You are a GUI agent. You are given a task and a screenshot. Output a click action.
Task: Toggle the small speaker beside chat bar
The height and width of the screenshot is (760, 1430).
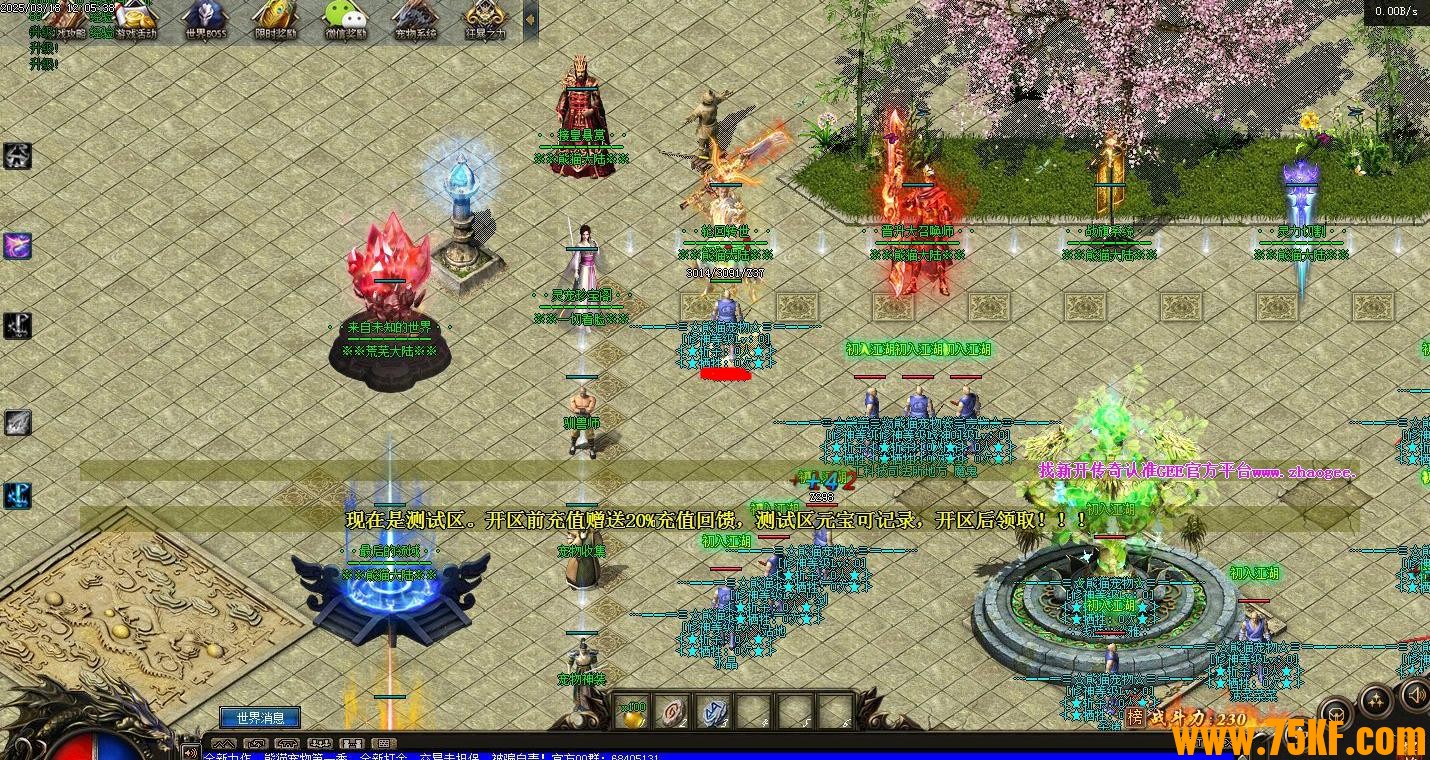pos(190,750)
